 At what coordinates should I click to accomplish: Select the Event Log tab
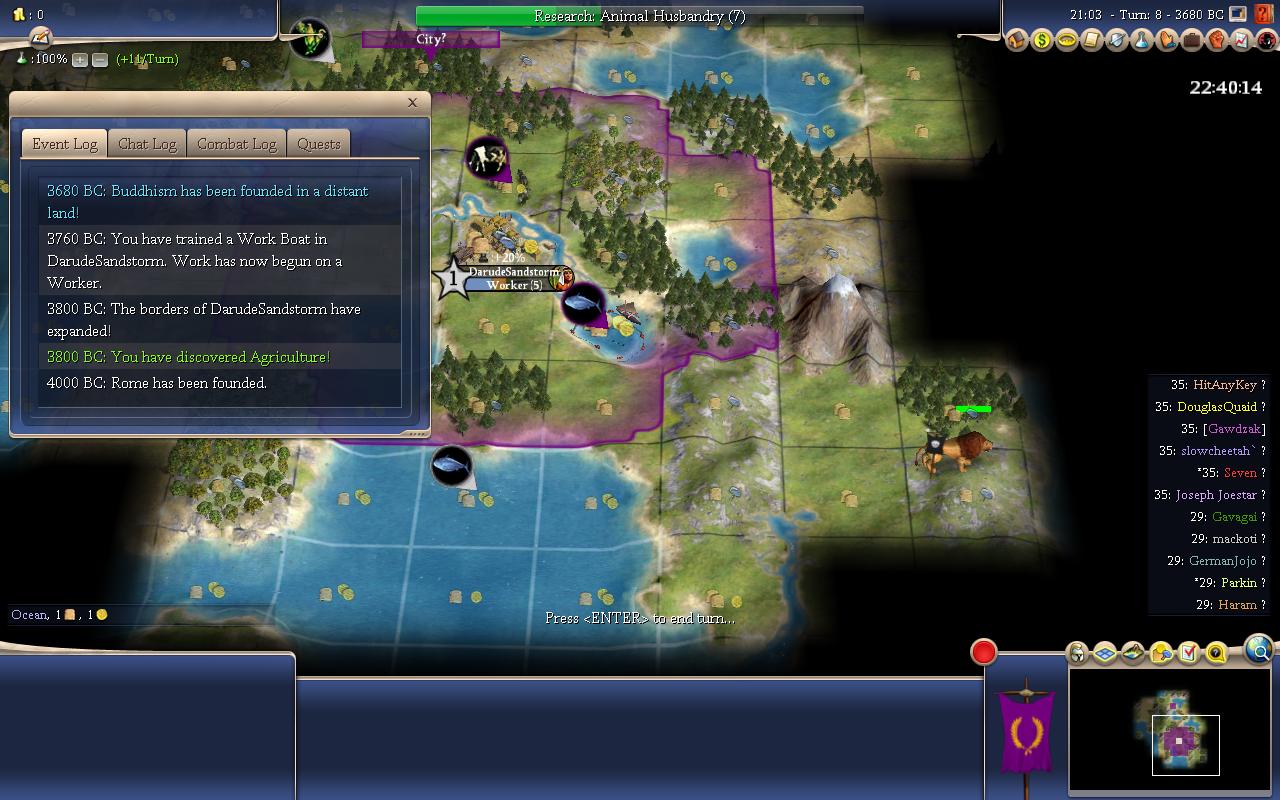tap(65, 144)
